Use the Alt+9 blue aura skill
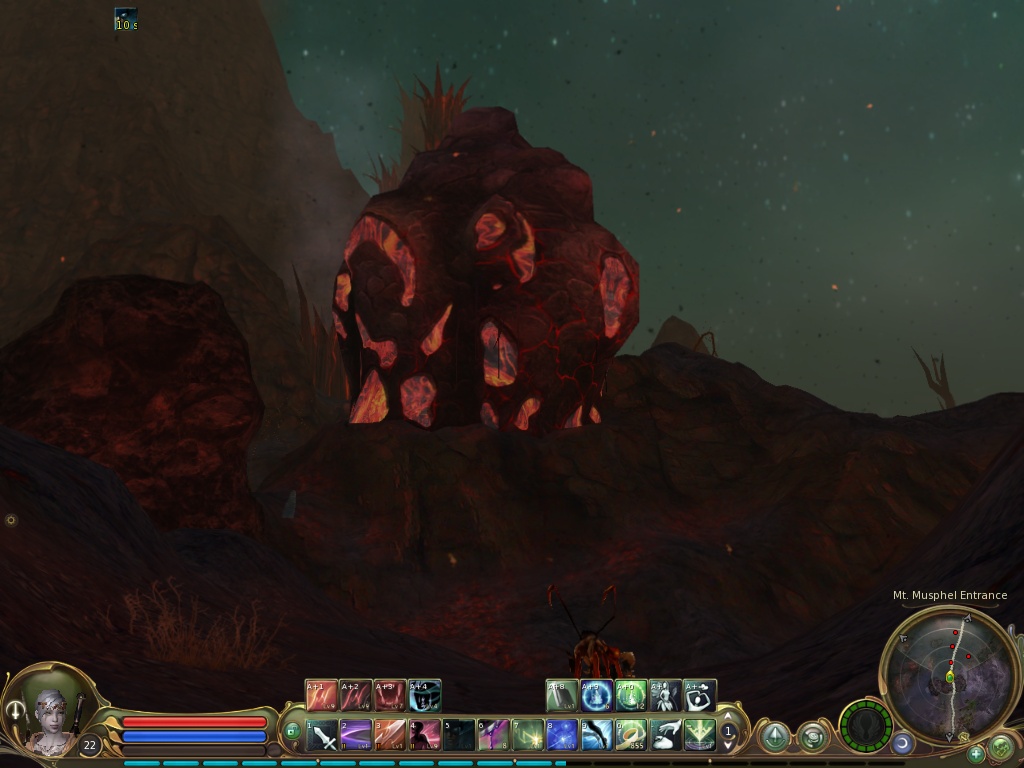The height and width of the screenshot is (768, 1024). pos(597,695)
